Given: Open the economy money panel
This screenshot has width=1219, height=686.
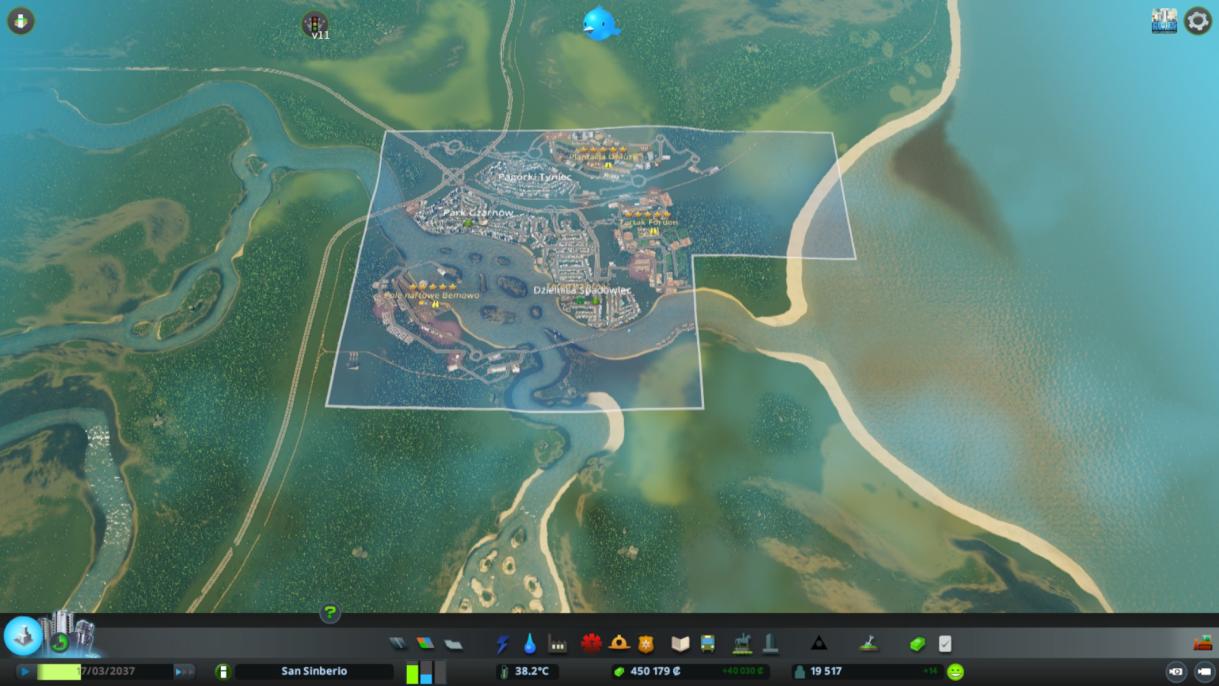Looking at the screenshot, I should pyautogui.click(x=917, y=643).
